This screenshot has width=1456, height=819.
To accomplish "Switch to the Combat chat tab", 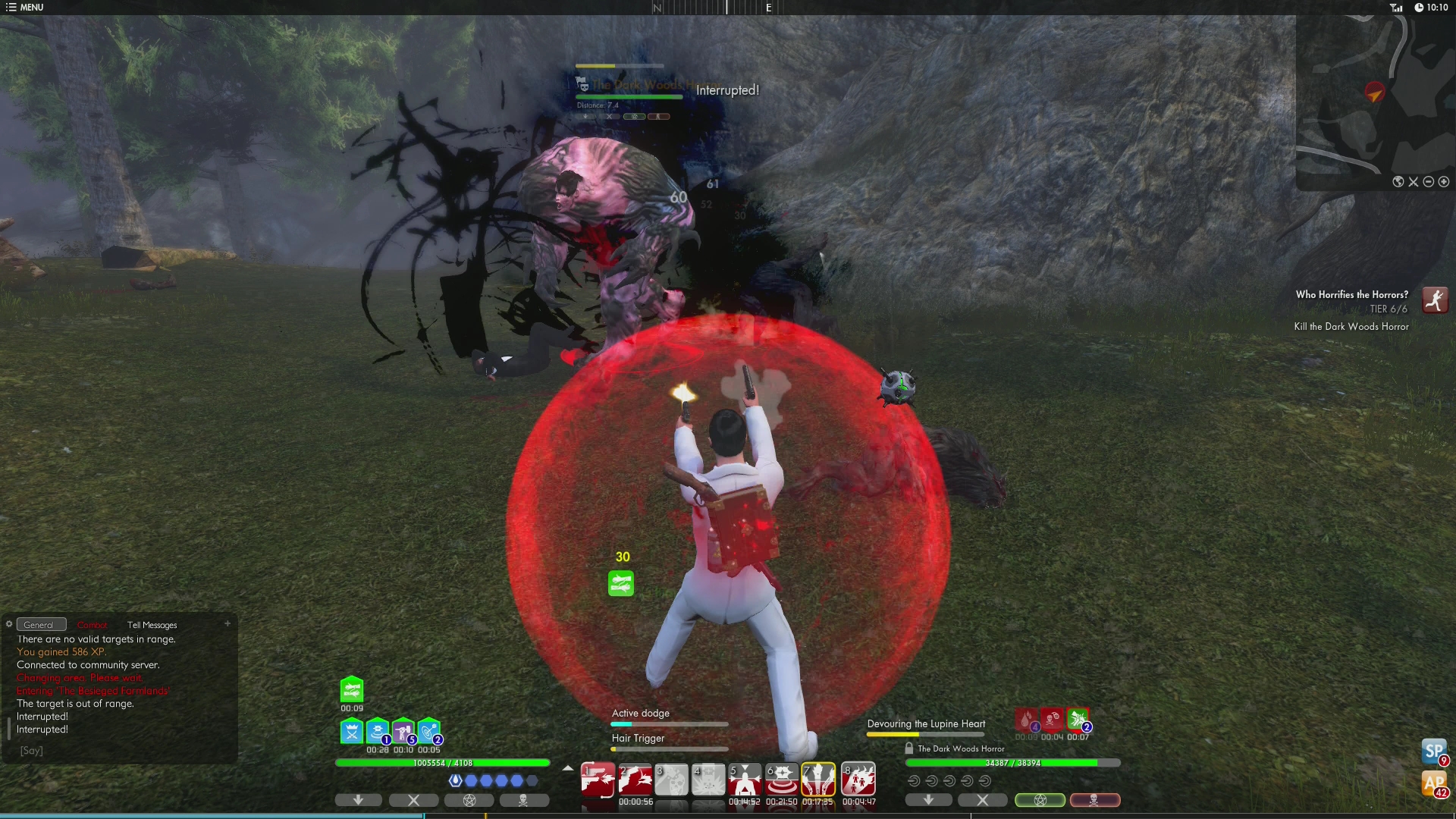I will (x=93, y=624).
